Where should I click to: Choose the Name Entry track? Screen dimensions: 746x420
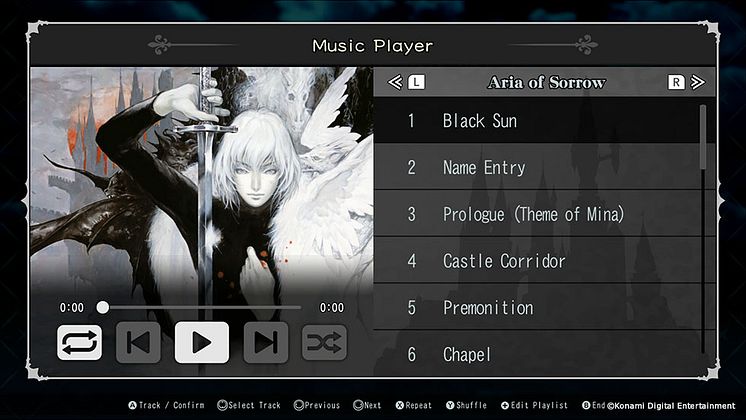(540, 168)
